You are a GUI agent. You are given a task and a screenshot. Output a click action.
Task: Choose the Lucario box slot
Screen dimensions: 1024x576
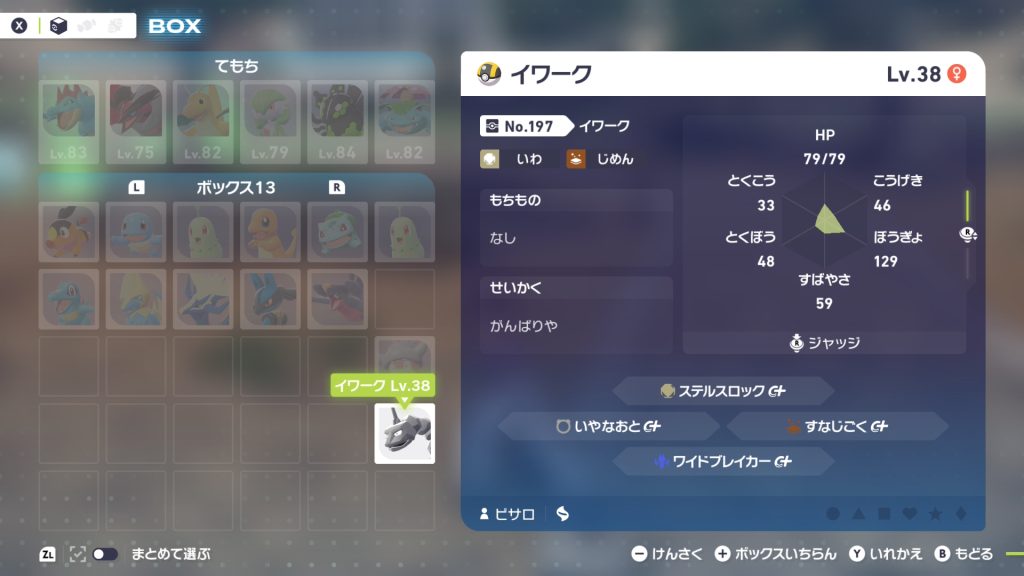coord(270,298)
